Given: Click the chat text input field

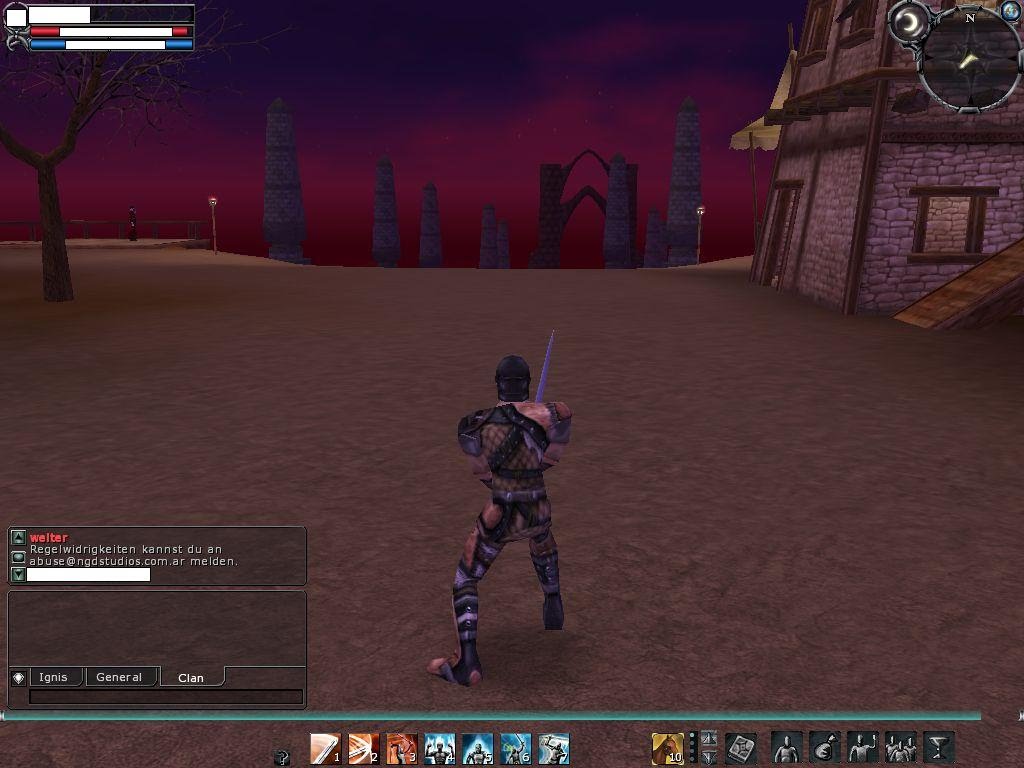Looking at the screenshot, I should [x=166, y=697].
